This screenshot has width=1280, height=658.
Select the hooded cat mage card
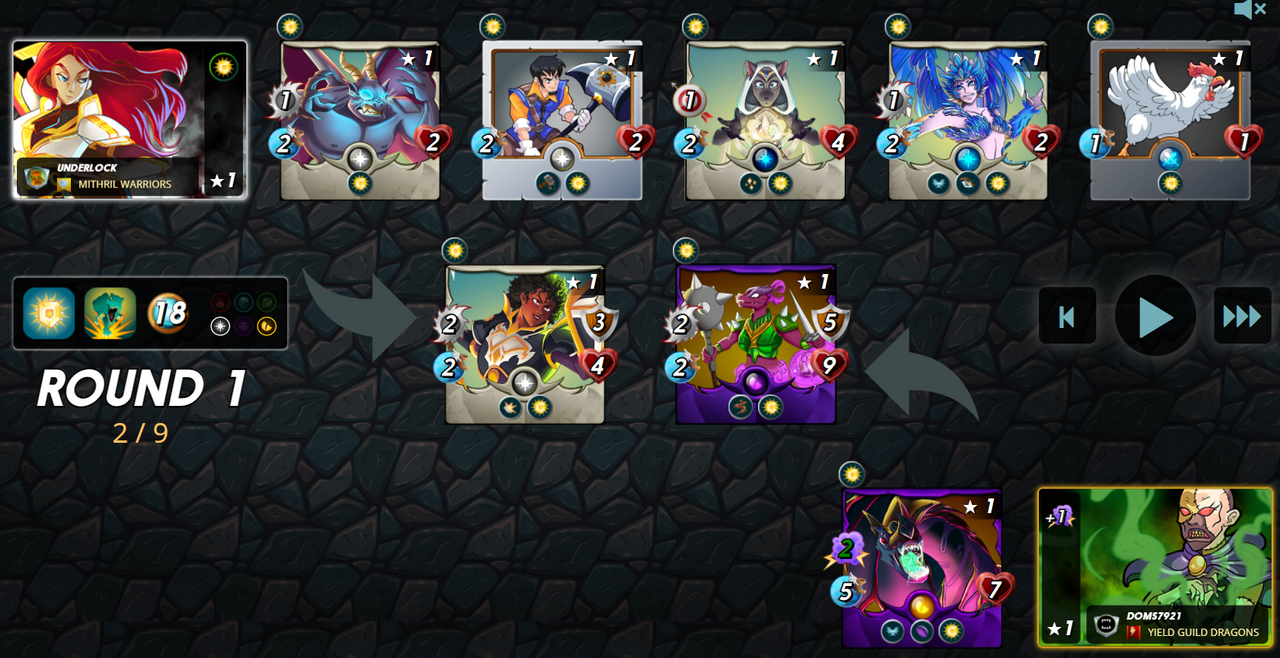(x=765, y=120)
